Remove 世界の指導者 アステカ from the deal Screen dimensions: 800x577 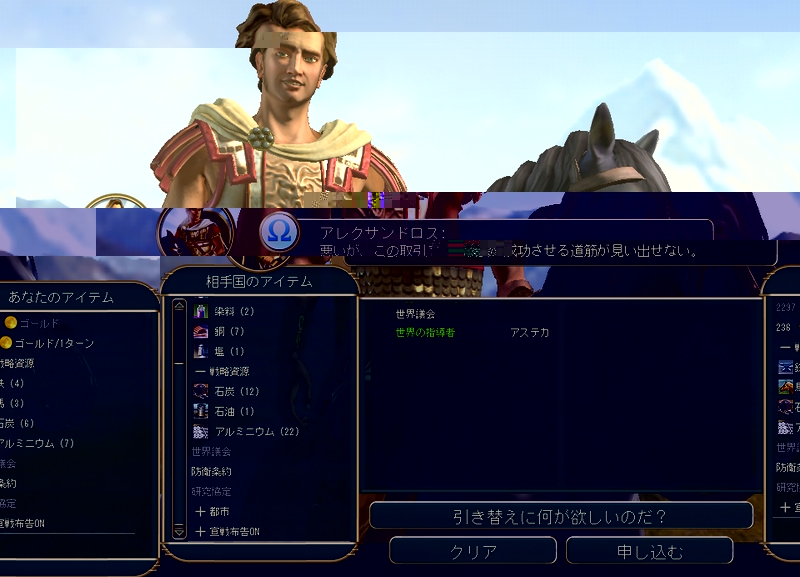pyautogui.click(x=425, y=333)
